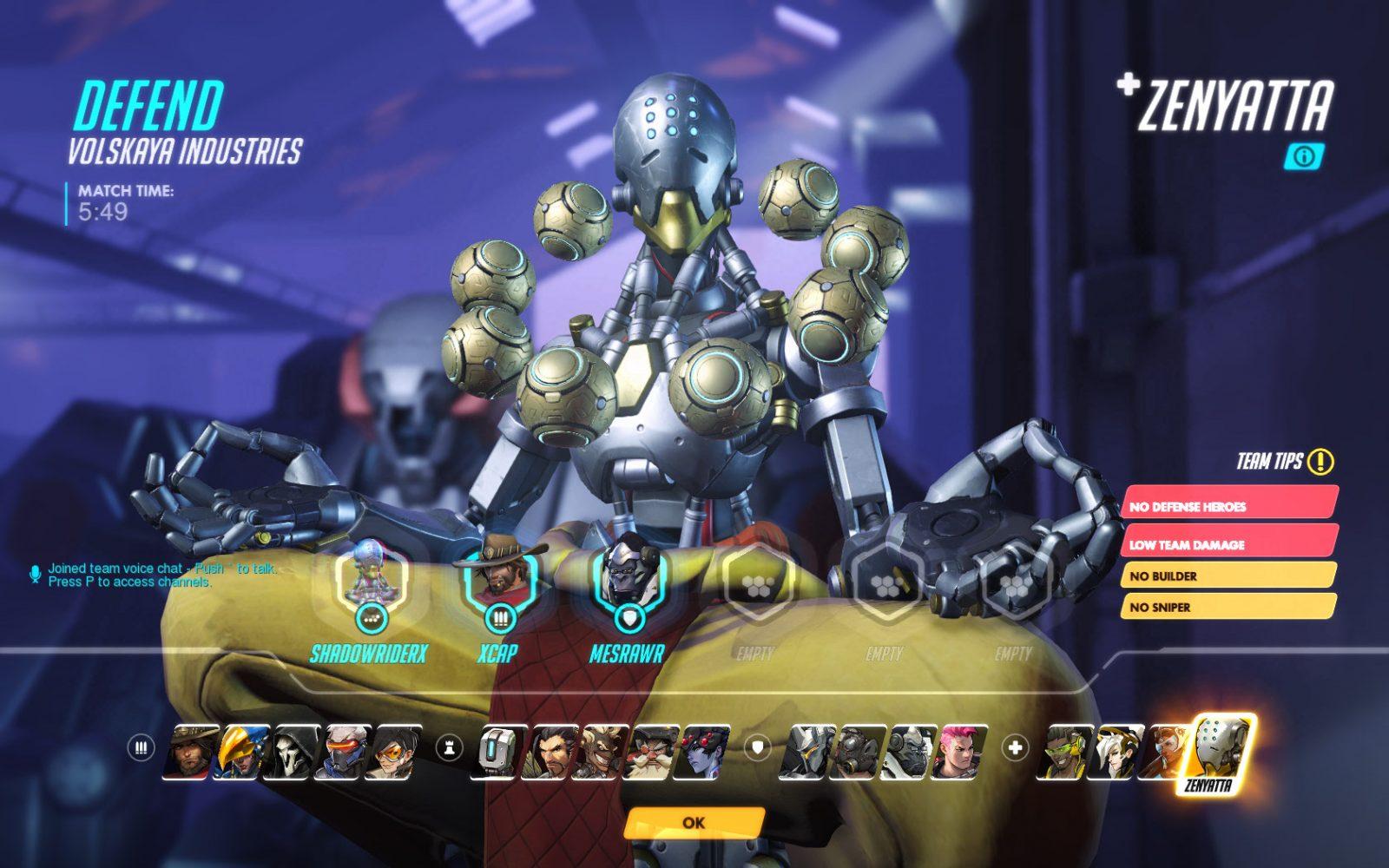
Task: Select McCree from the hero roster
Action: pyautogui.click(x=190, y=752)
